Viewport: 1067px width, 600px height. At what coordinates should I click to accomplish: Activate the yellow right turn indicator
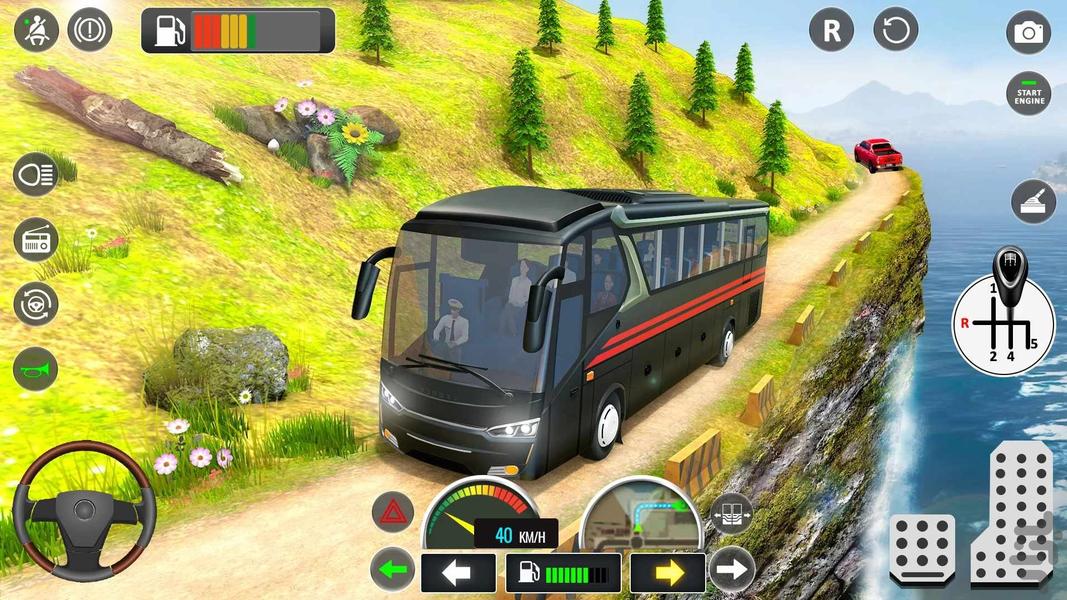pos(668,573)
